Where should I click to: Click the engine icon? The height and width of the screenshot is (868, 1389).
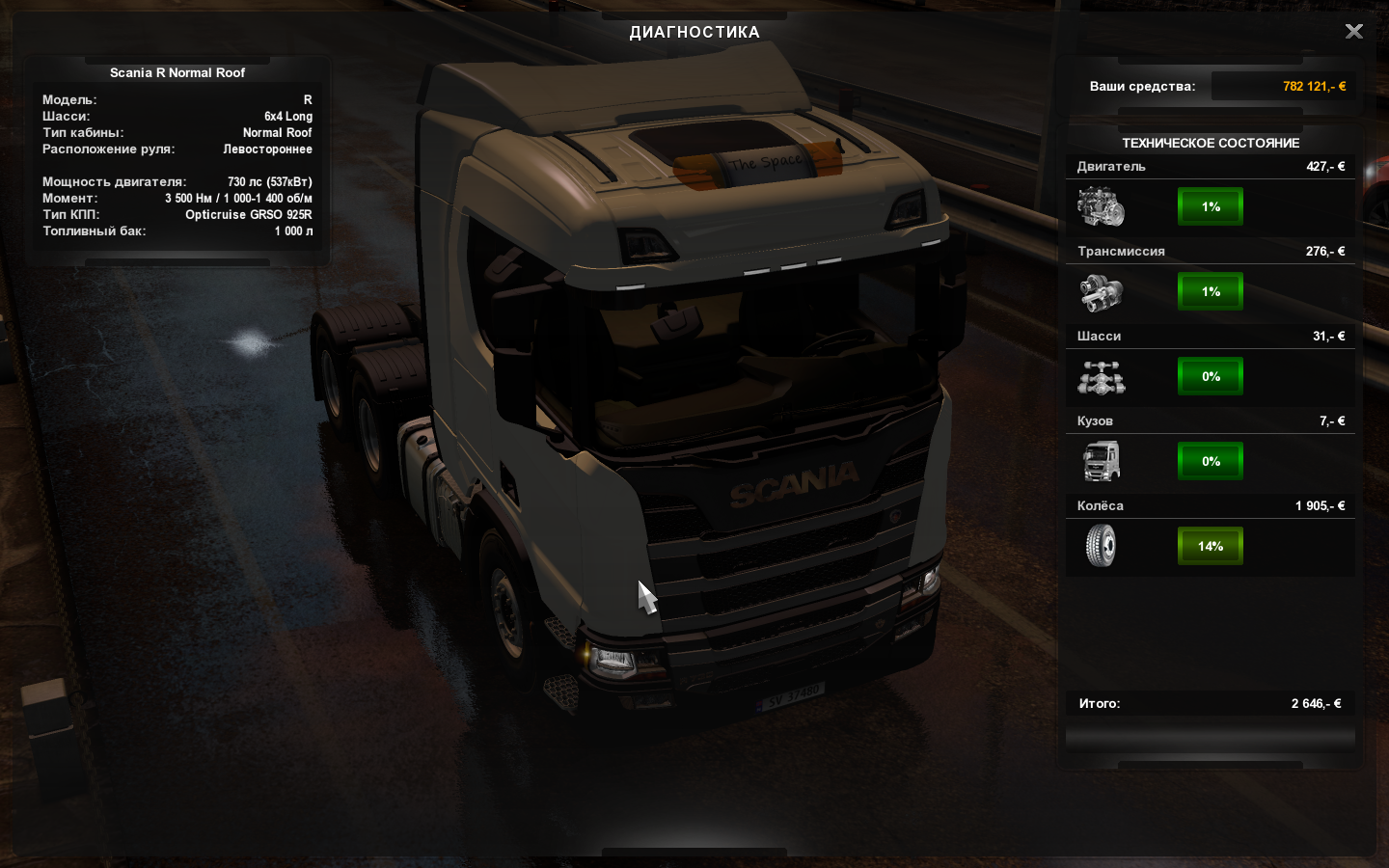point(1101,206)
